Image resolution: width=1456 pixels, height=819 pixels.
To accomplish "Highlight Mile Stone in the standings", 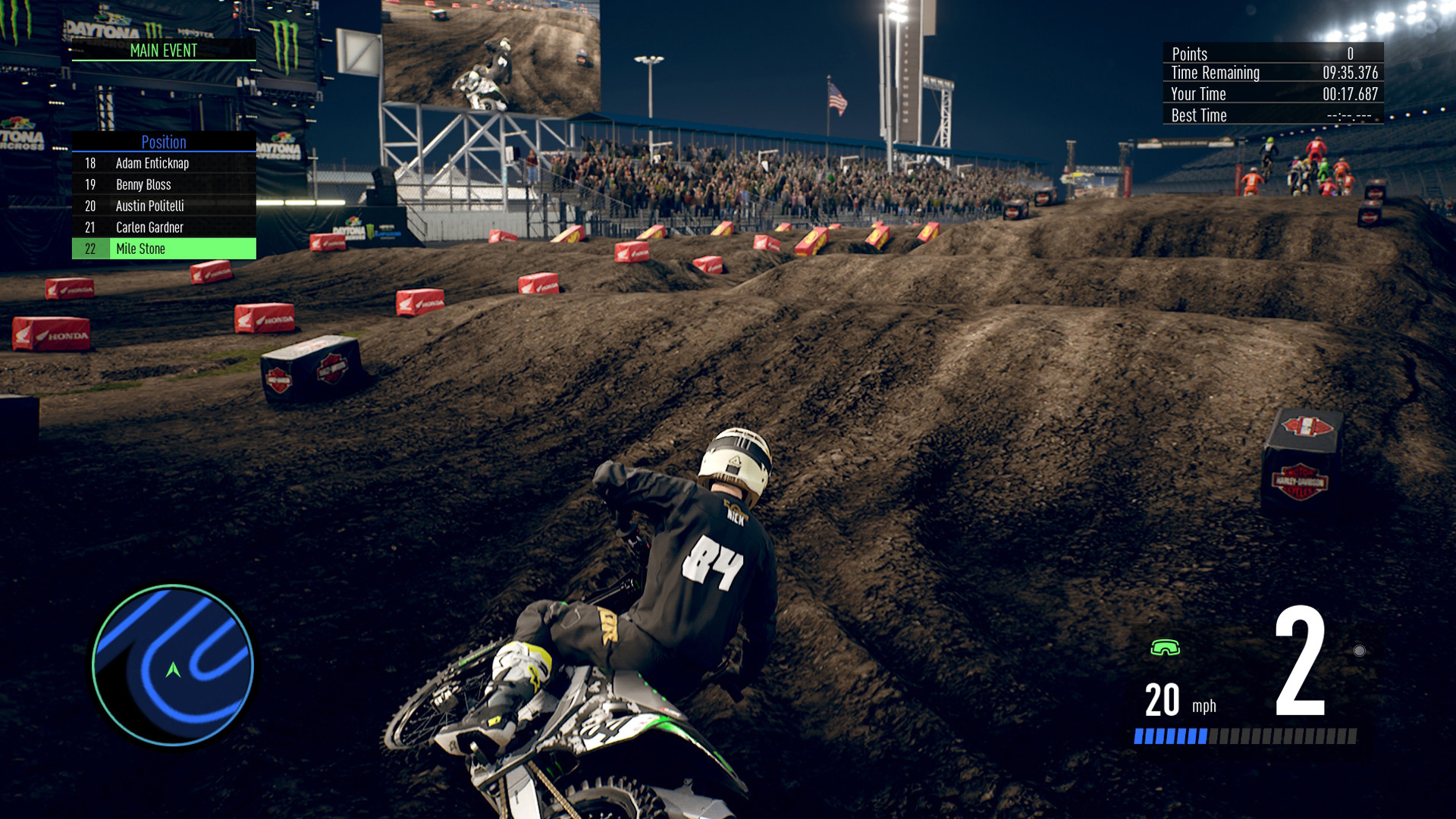I will coord(163,248).
